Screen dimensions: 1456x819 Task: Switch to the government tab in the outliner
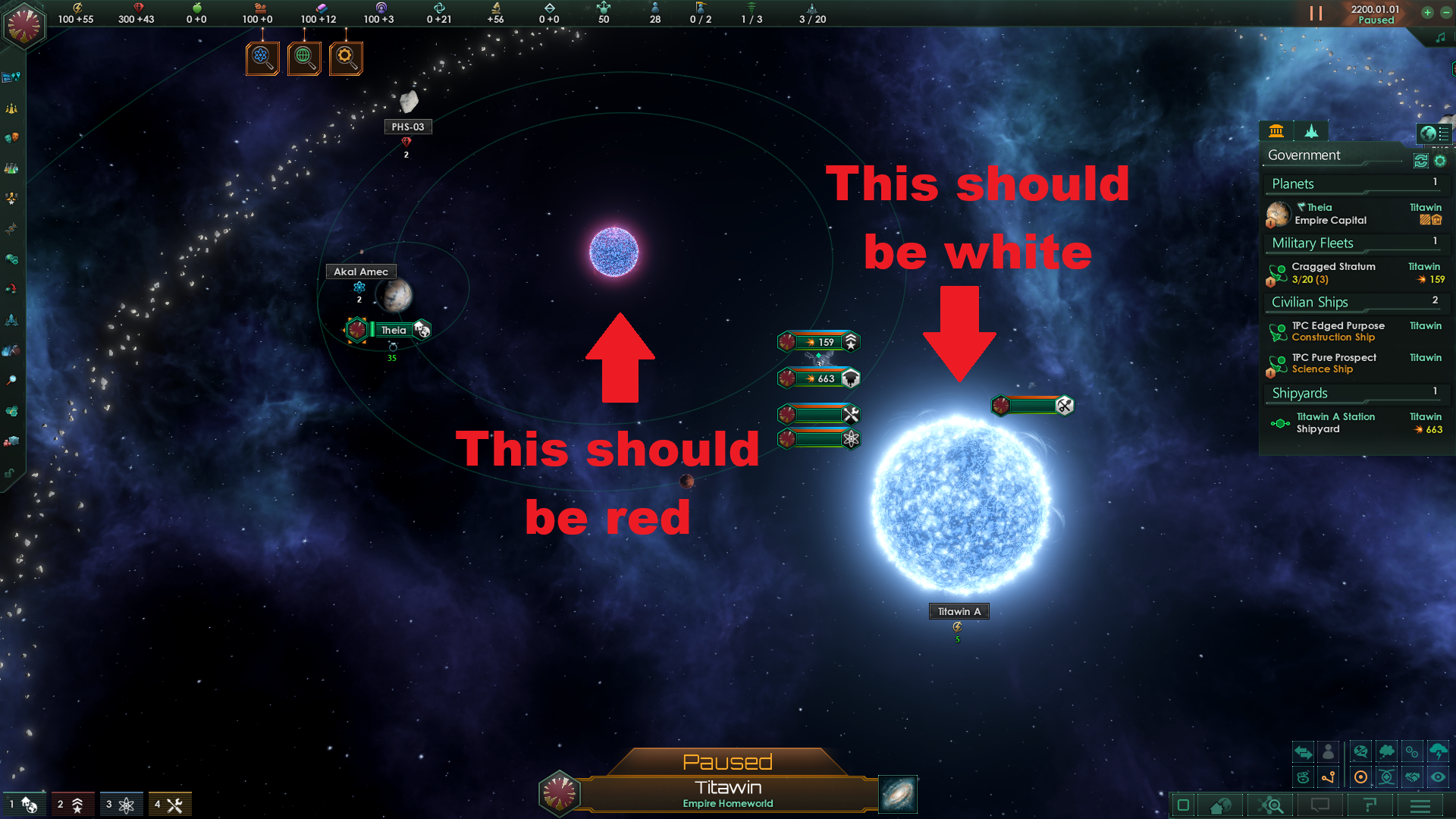coord(1277,131)
